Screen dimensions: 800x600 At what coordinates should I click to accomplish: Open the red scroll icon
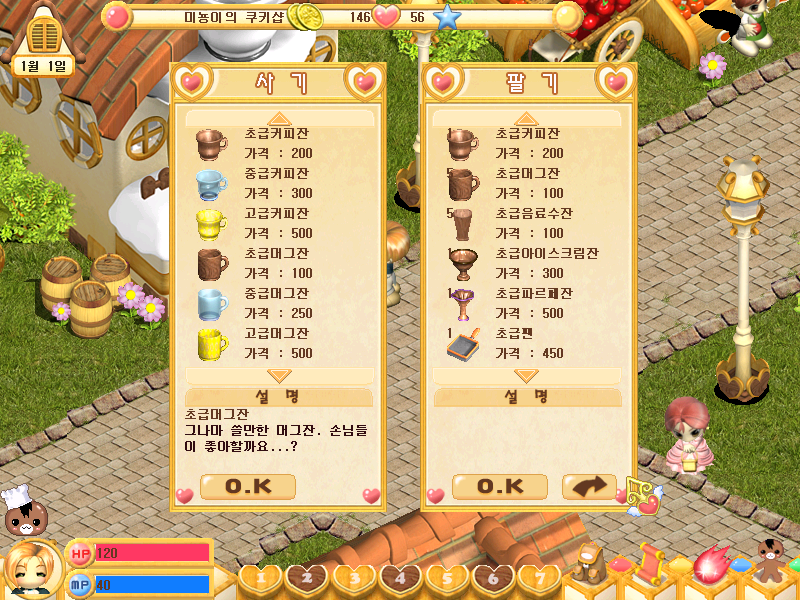tap(651, 564)
